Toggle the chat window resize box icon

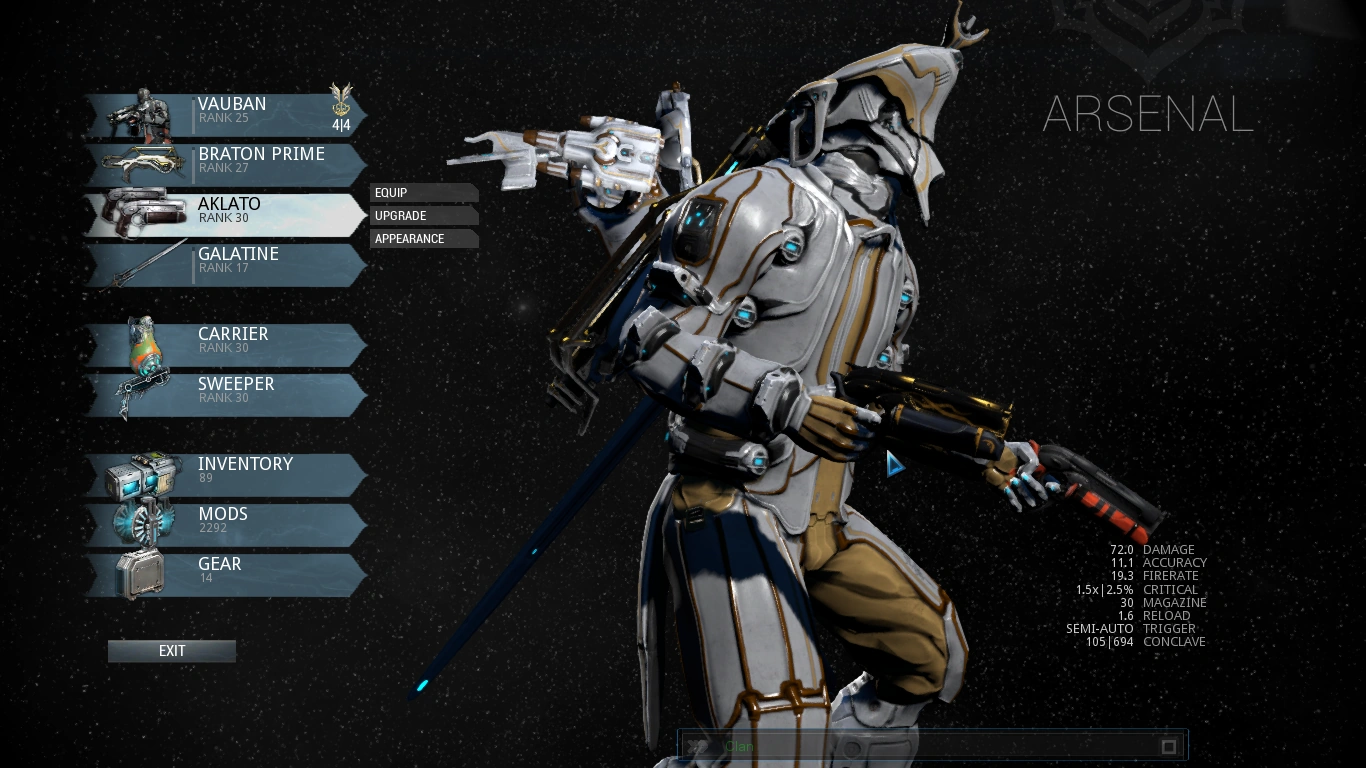[1167, 746]
